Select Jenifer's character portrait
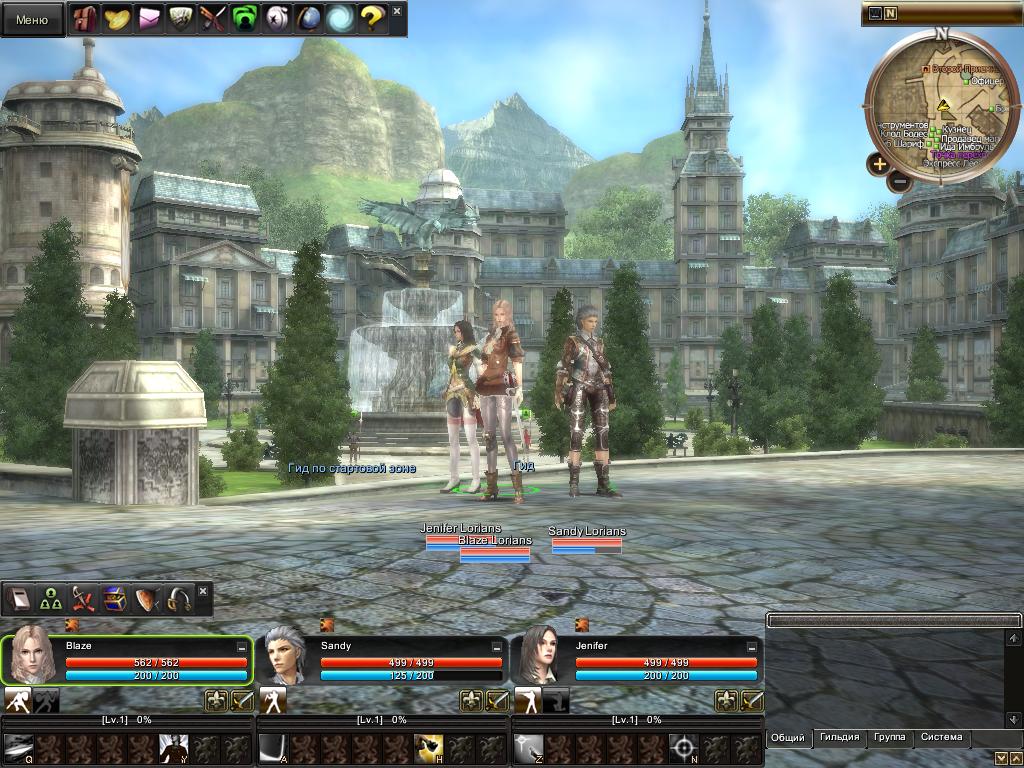The image size is (1024, 768). (540, 658)
